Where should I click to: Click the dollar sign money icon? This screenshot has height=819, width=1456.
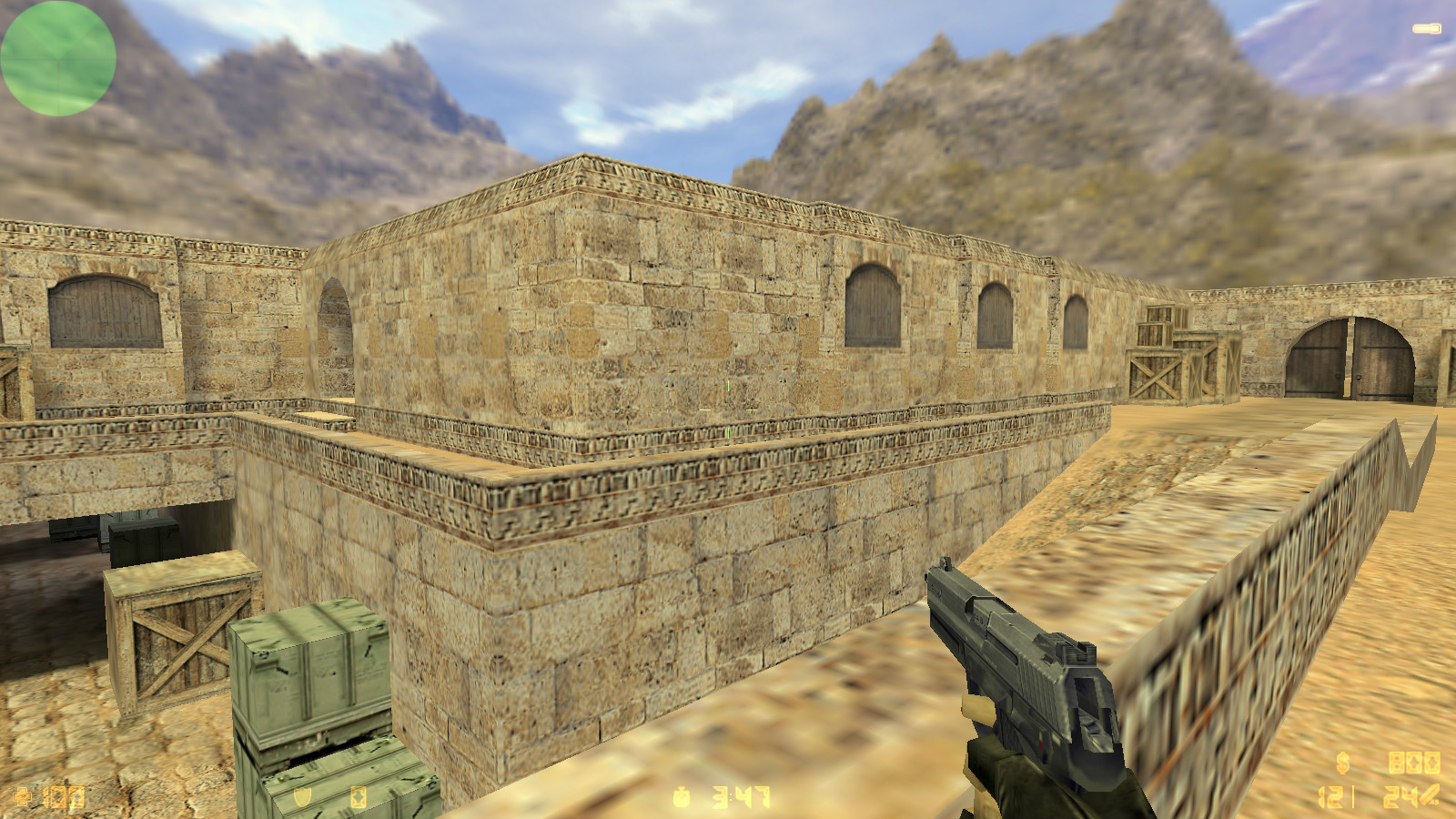(1342, 763)
